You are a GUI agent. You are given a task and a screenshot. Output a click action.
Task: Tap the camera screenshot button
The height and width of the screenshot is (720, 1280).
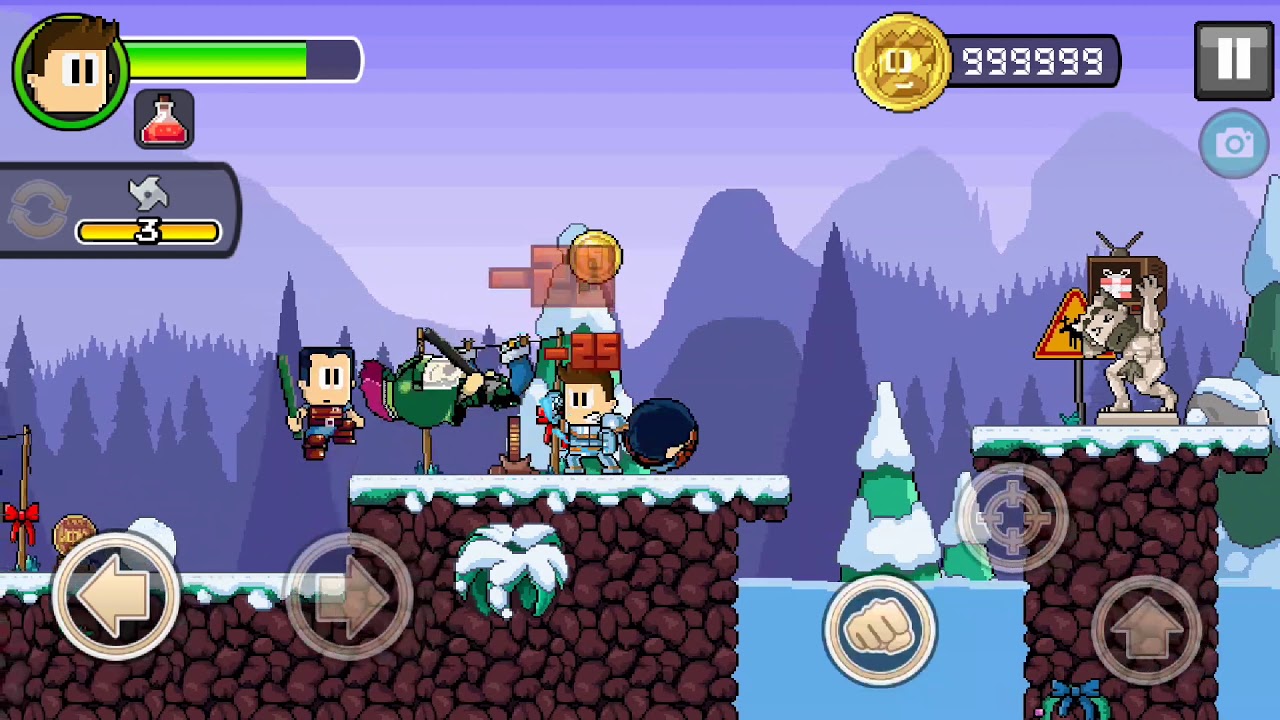[1234, 145]
